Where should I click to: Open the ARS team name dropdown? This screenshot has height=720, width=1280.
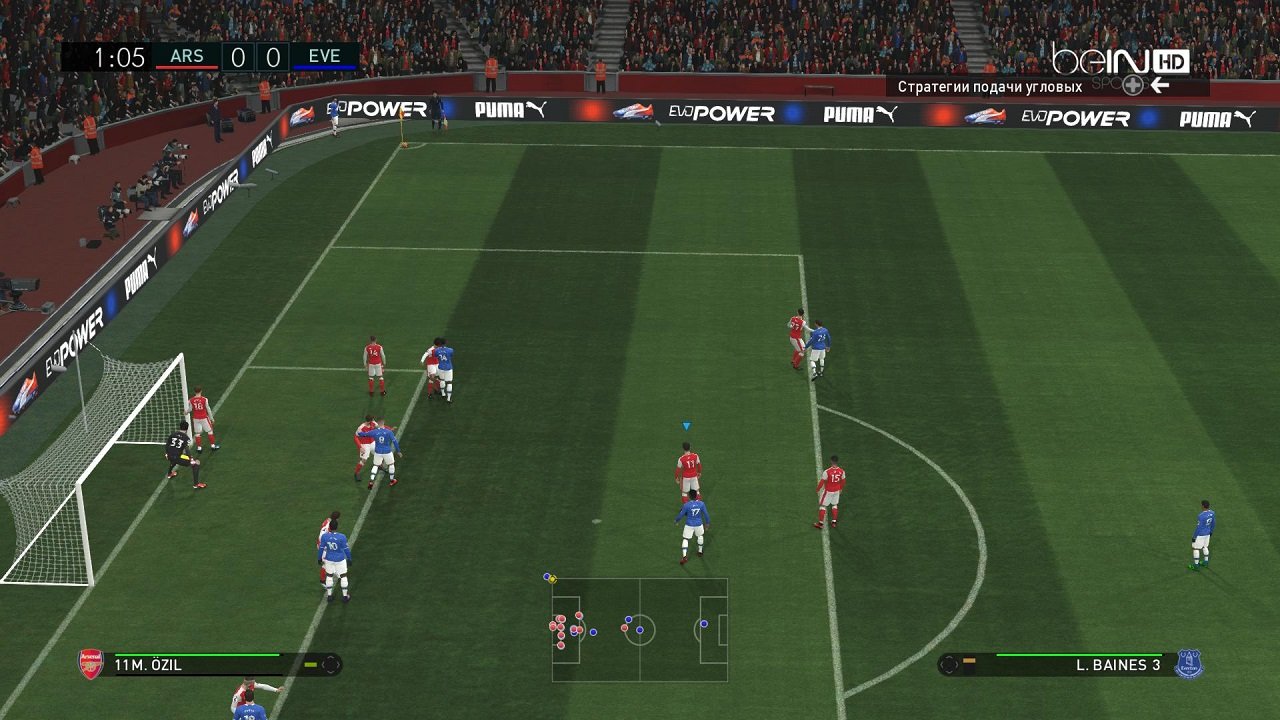point(186,56)
